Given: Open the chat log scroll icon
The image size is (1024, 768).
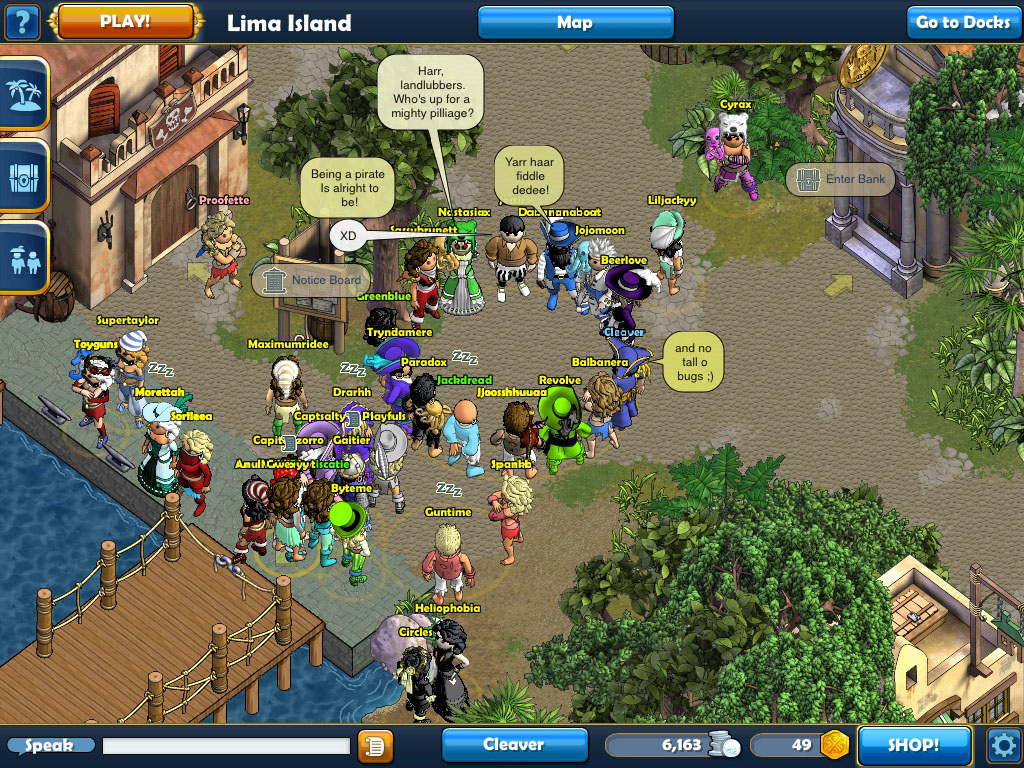Looking at the screenshot, I should click(x=375, y=746).
